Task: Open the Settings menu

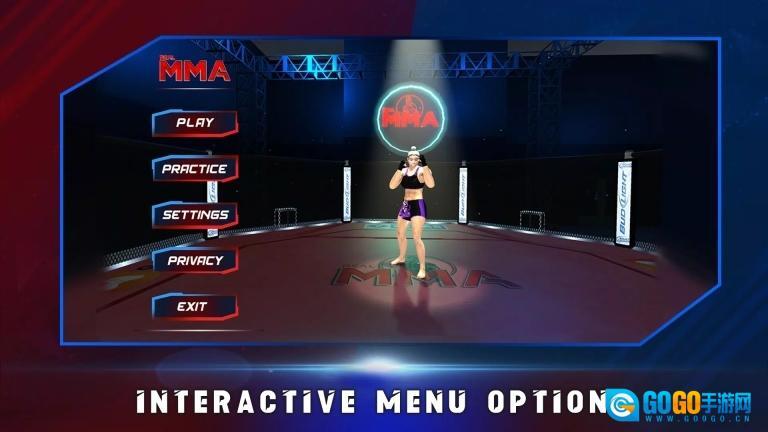Action: (195, 215)
